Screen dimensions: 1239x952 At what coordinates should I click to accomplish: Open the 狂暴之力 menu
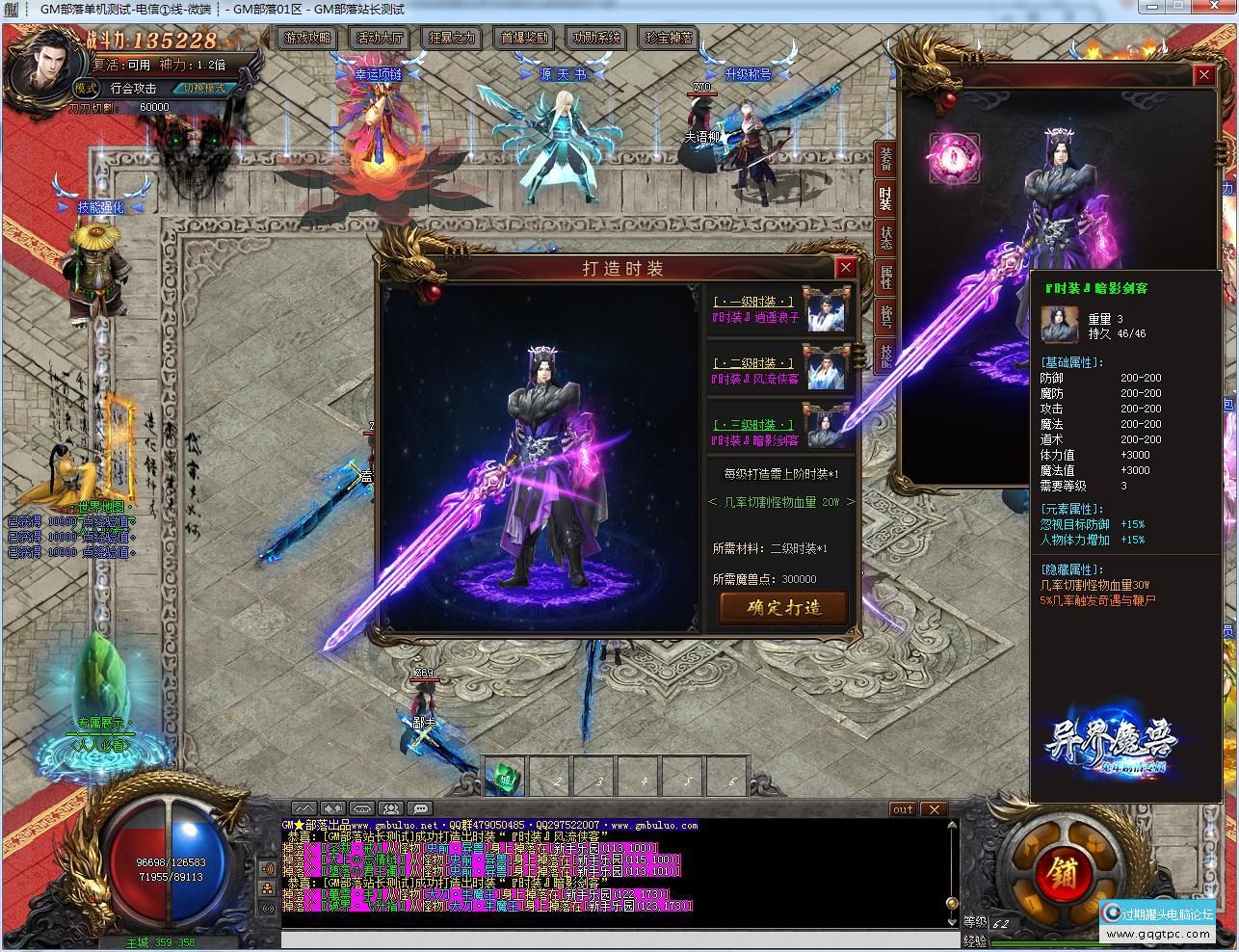point(452,39)
